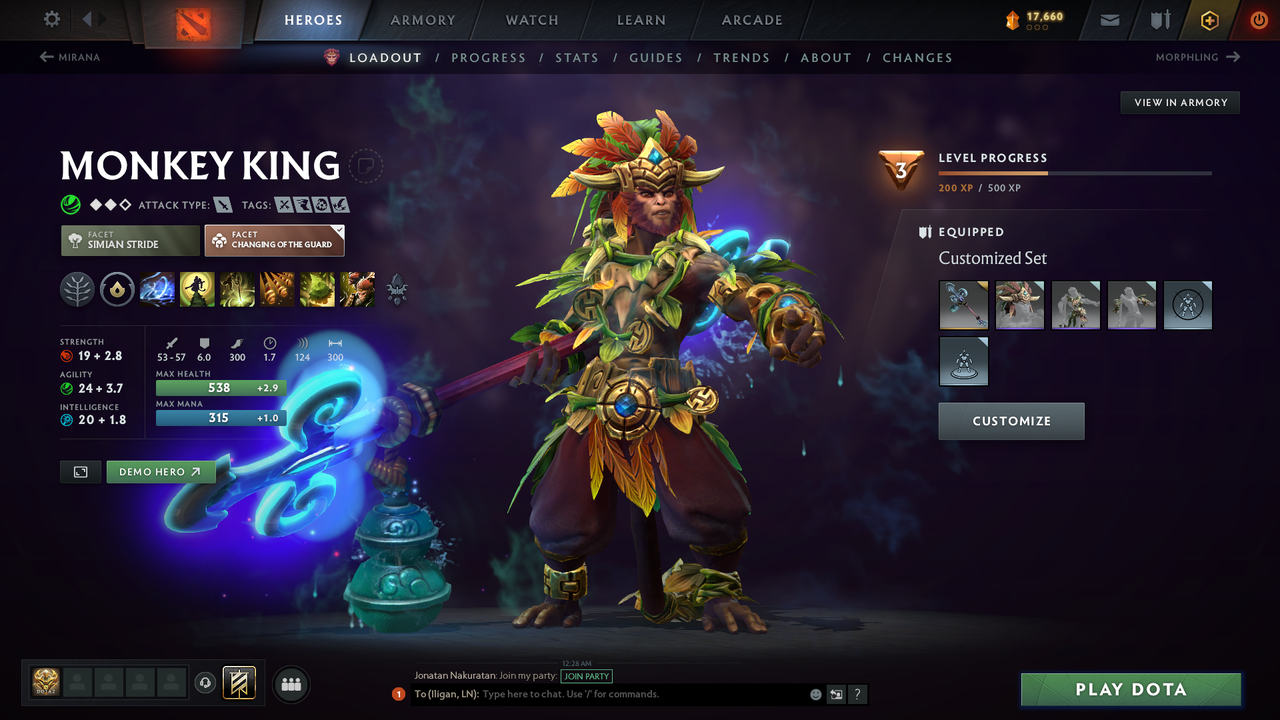The height and width of the screenshot is (720, 1280).
Task: Click the Level Progress XP bar
Action: pyautogui.click(x=1075, y=171)
